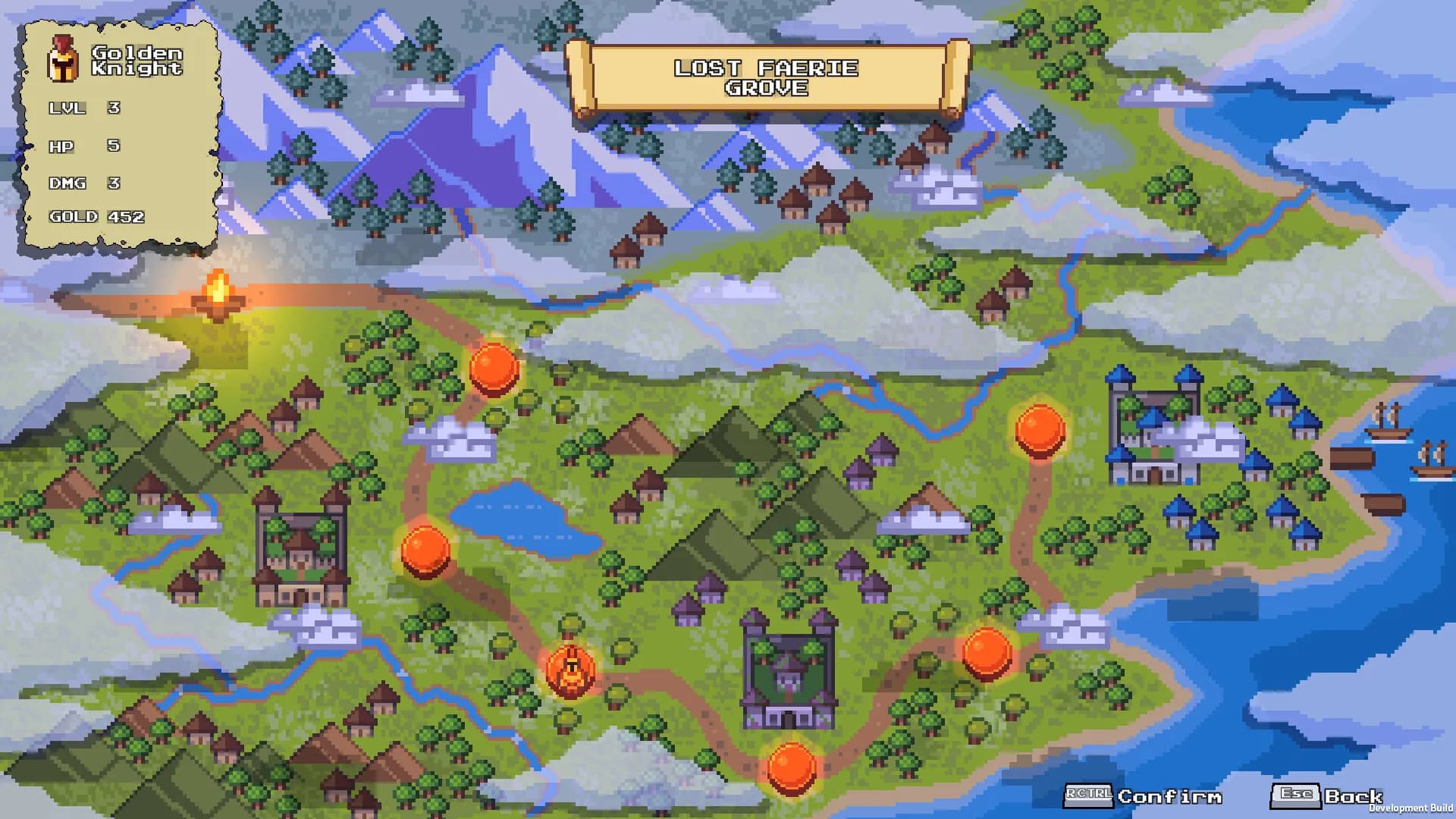Image resolution: width=1456 pixels, height=819 pixels.
Task: Pick the orange node next to the blue-roofed castle
Action: point(1040,429)
